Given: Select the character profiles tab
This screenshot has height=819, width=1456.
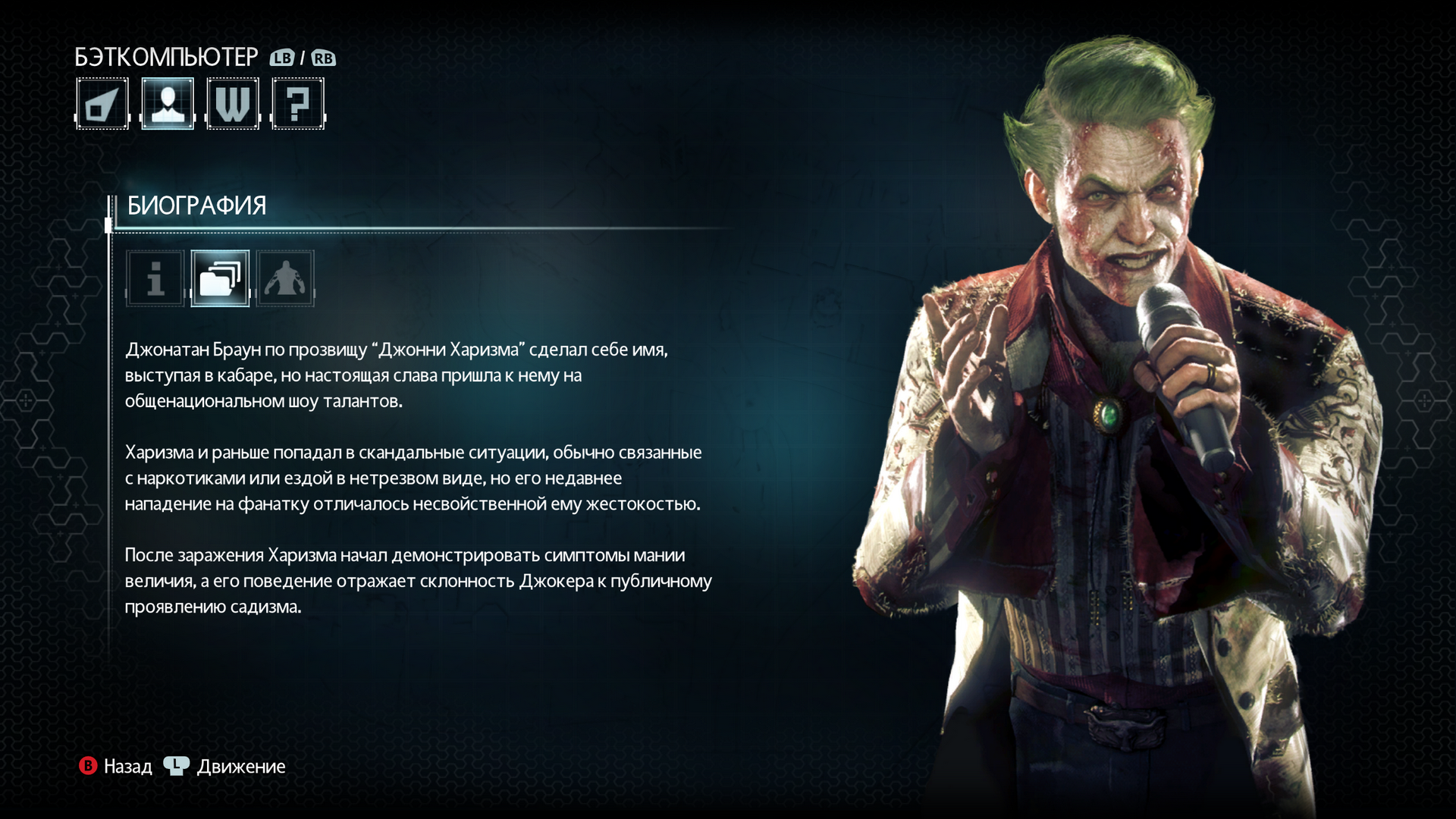Looking at the screenshot, I should [168, 104].
